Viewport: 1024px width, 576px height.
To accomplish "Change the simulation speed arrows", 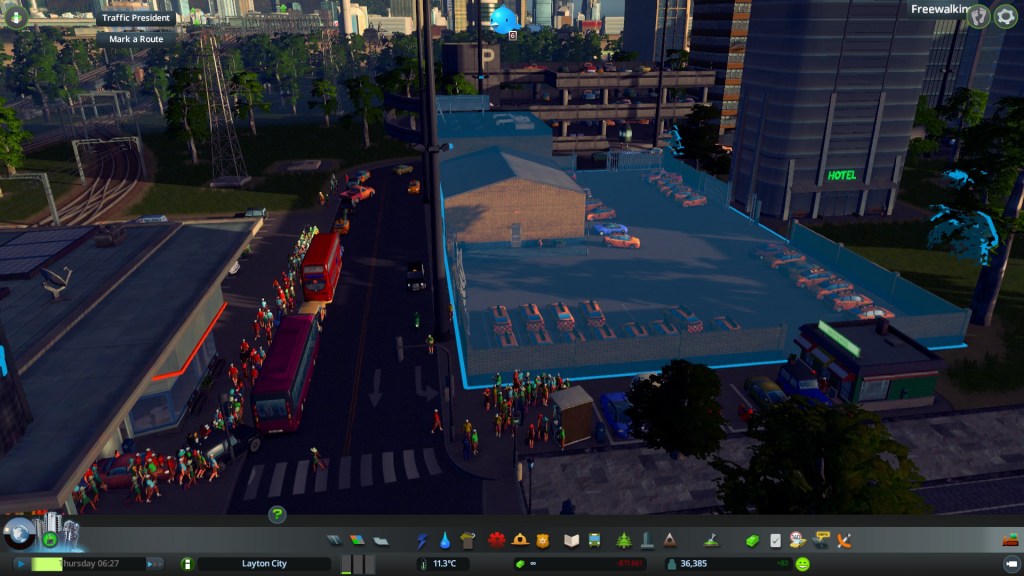I will [154, 564].
